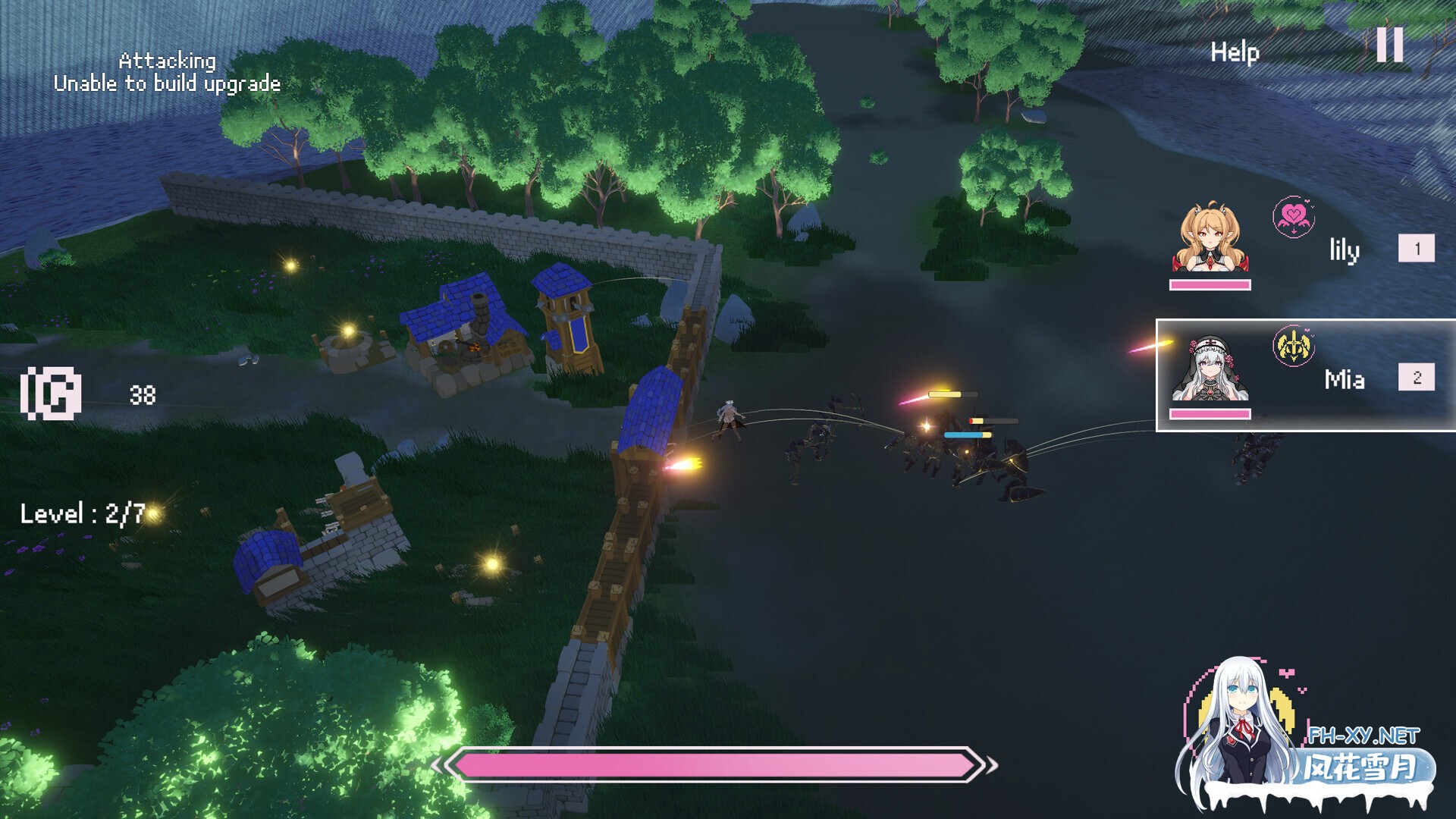Image resolution: width=1456 pixels, height=819 pixels.
Task: Activate lily's pink heart skill icon
Action: (x=1293, y=217)
